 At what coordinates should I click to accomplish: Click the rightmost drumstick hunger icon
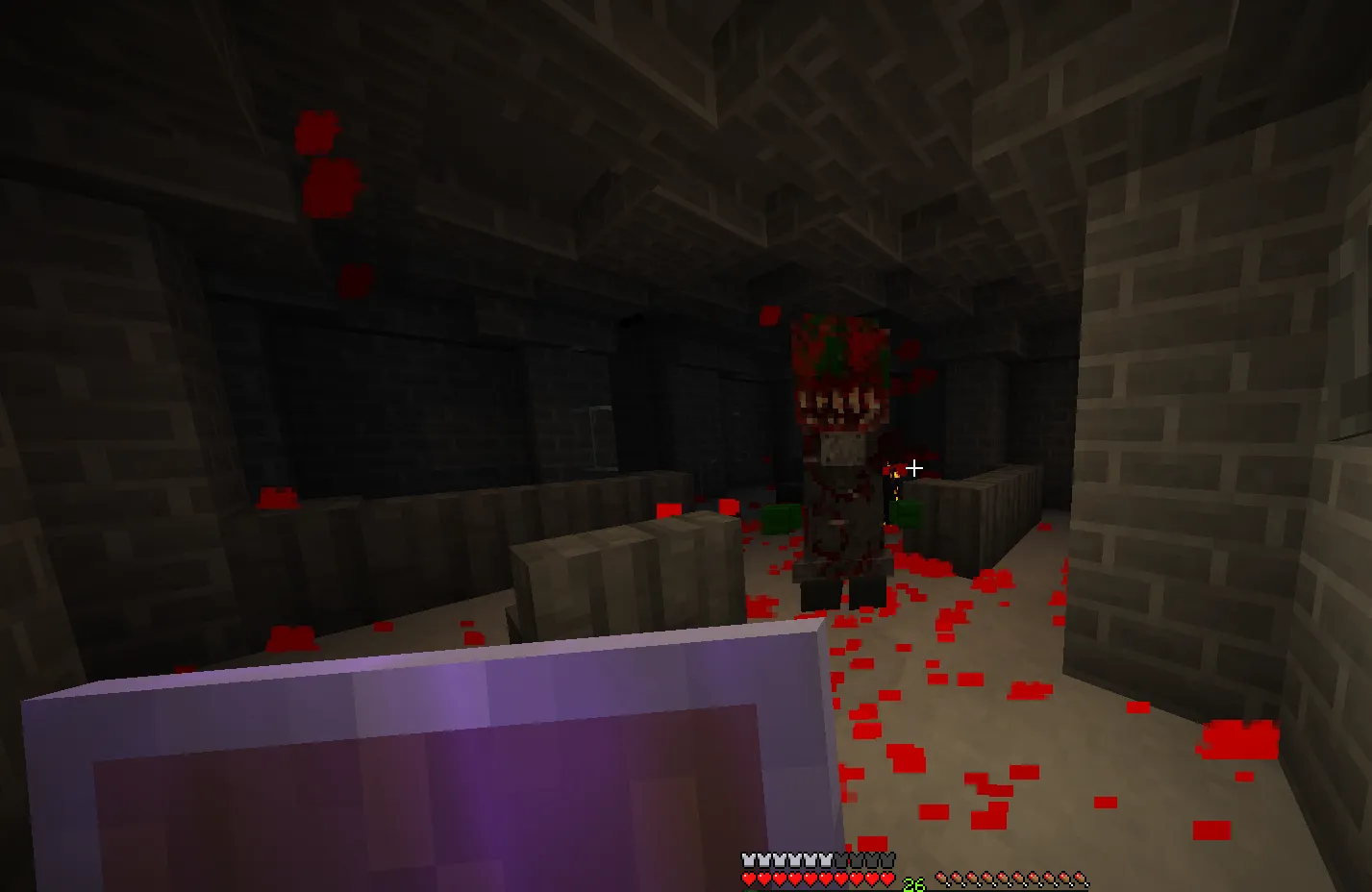[x=1077, y=880]
